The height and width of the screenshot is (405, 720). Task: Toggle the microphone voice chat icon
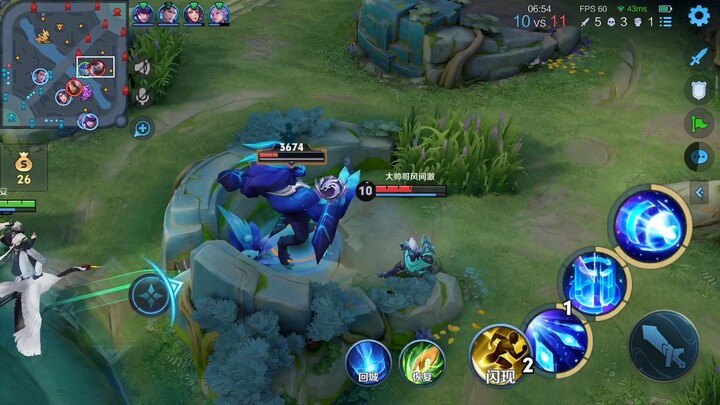click(142, 96)
